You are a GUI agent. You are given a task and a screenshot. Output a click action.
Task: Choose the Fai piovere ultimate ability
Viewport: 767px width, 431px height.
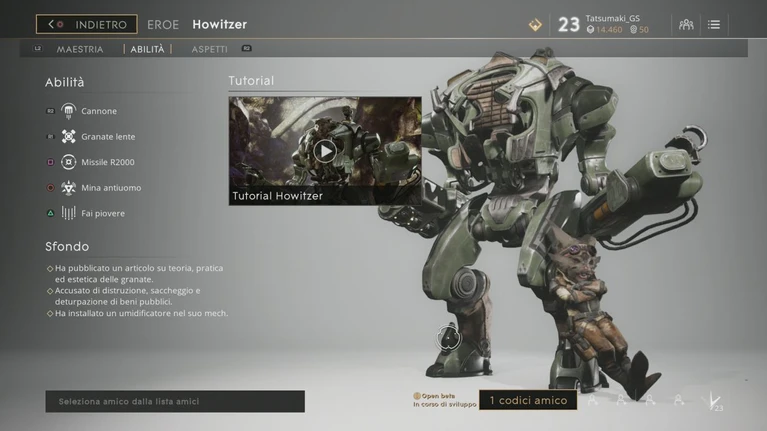coord(102,213)
